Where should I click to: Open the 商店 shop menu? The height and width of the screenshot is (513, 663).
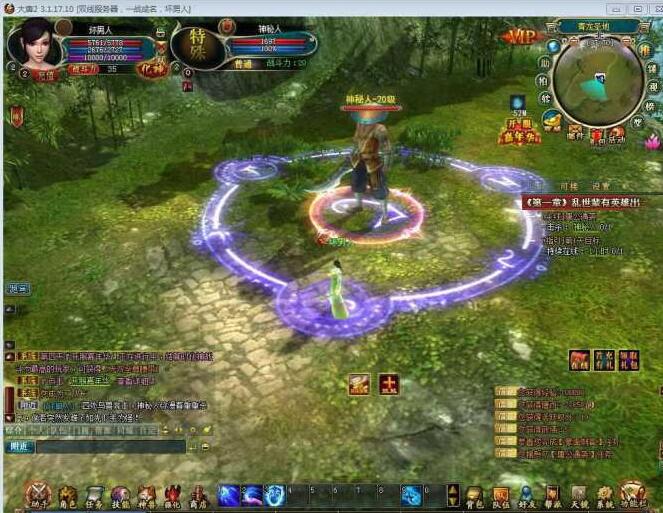(198, 496)
